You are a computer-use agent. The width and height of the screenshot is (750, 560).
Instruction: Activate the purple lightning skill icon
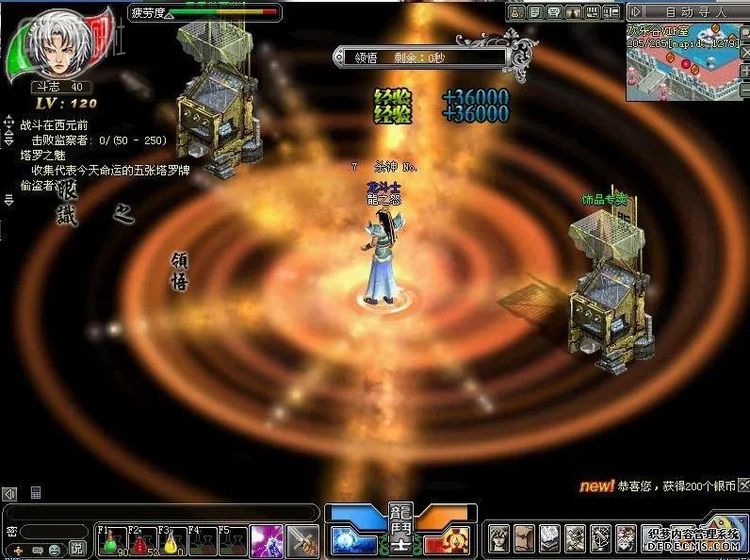click(x=265, y=540)
